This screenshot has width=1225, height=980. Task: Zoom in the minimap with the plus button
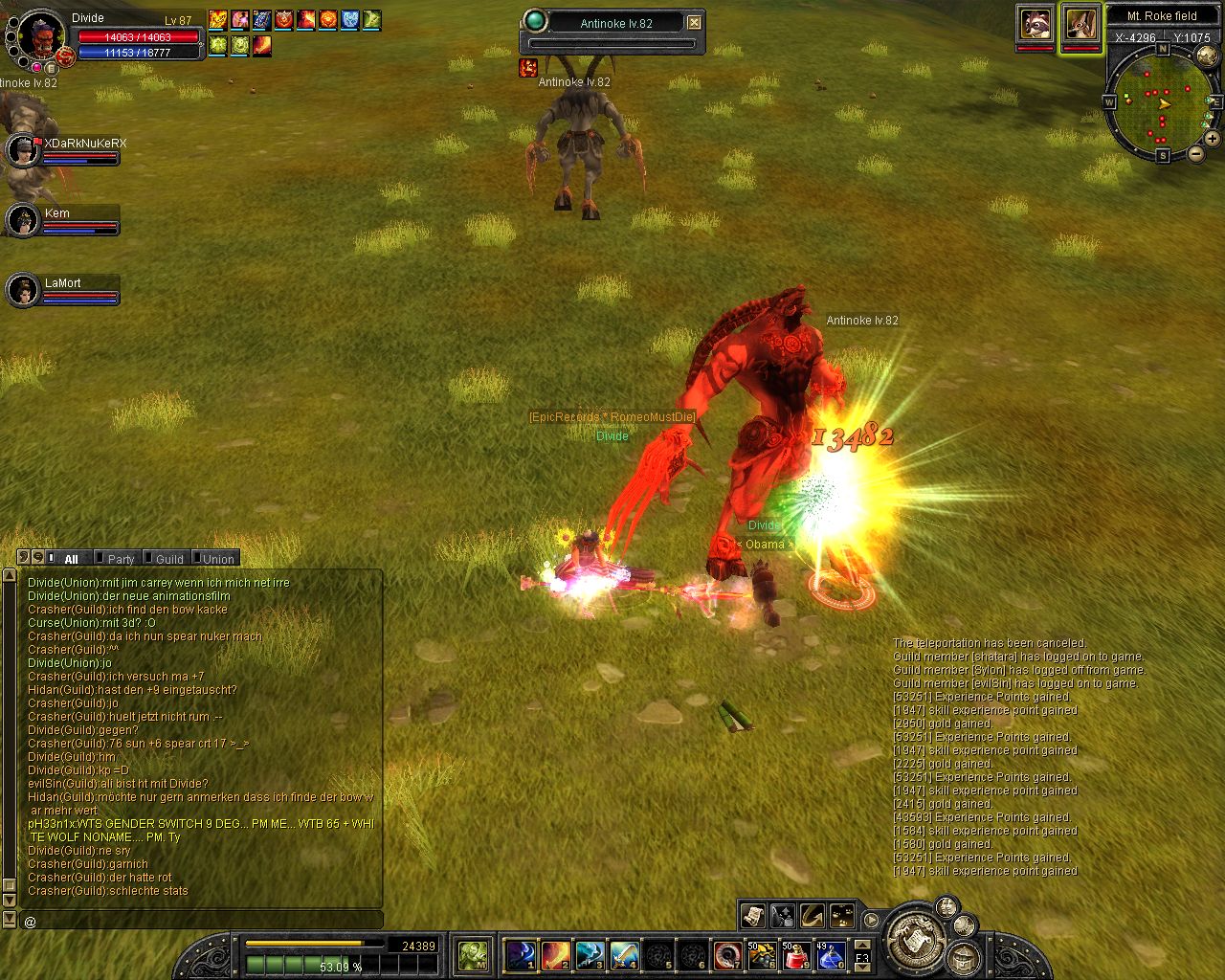(x=1212, y=139)
